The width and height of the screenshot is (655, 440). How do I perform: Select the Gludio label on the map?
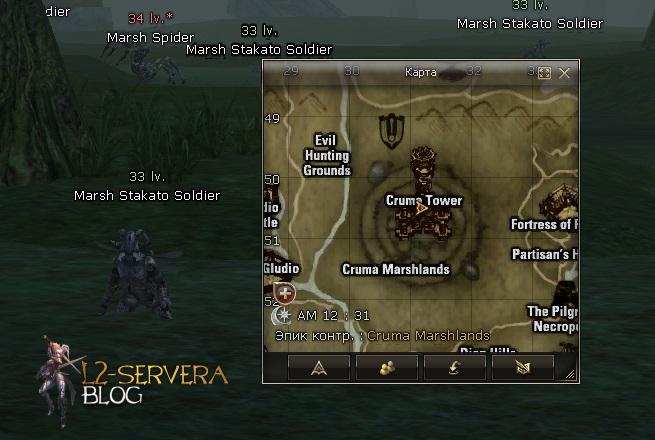coord(281,269)
